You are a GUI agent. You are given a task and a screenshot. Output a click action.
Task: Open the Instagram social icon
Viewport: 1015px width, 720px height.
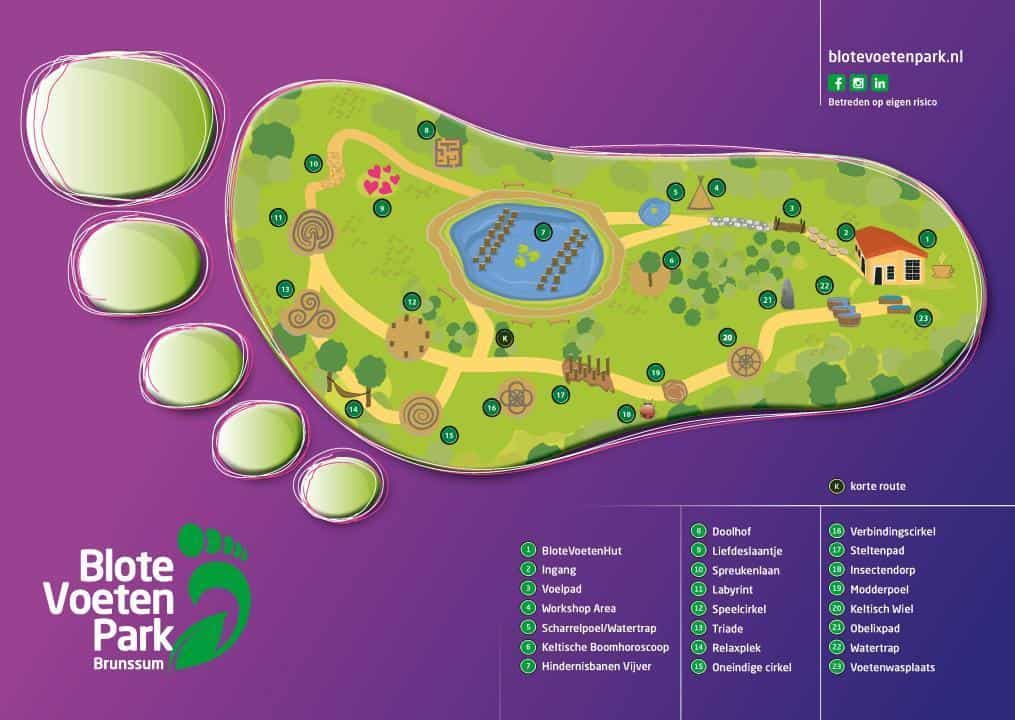[858, 83]
